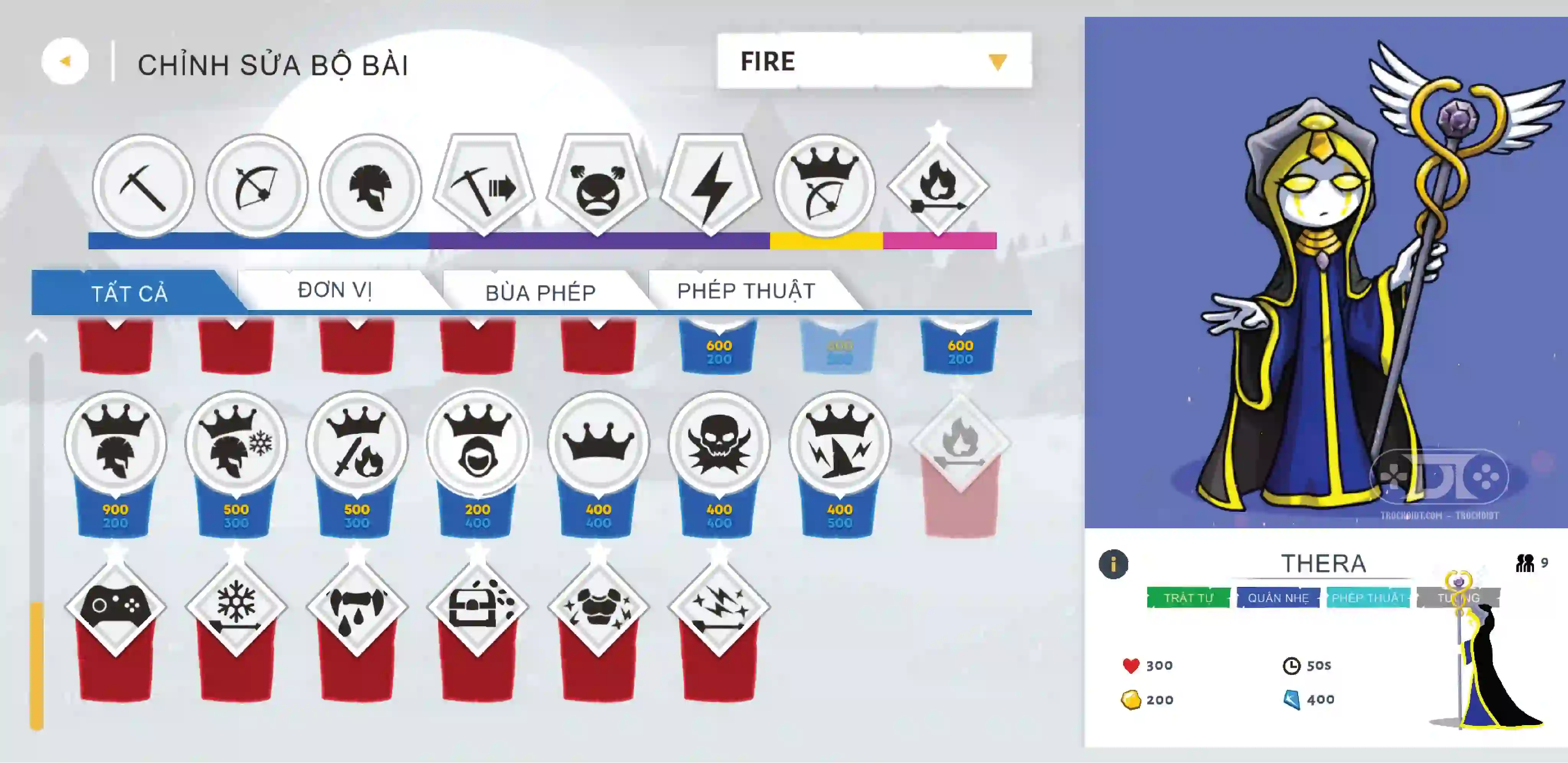The width and height of the screenshot is (1568, 763).
Task: Go back using the orange arrow button
Action: (65, 61)
